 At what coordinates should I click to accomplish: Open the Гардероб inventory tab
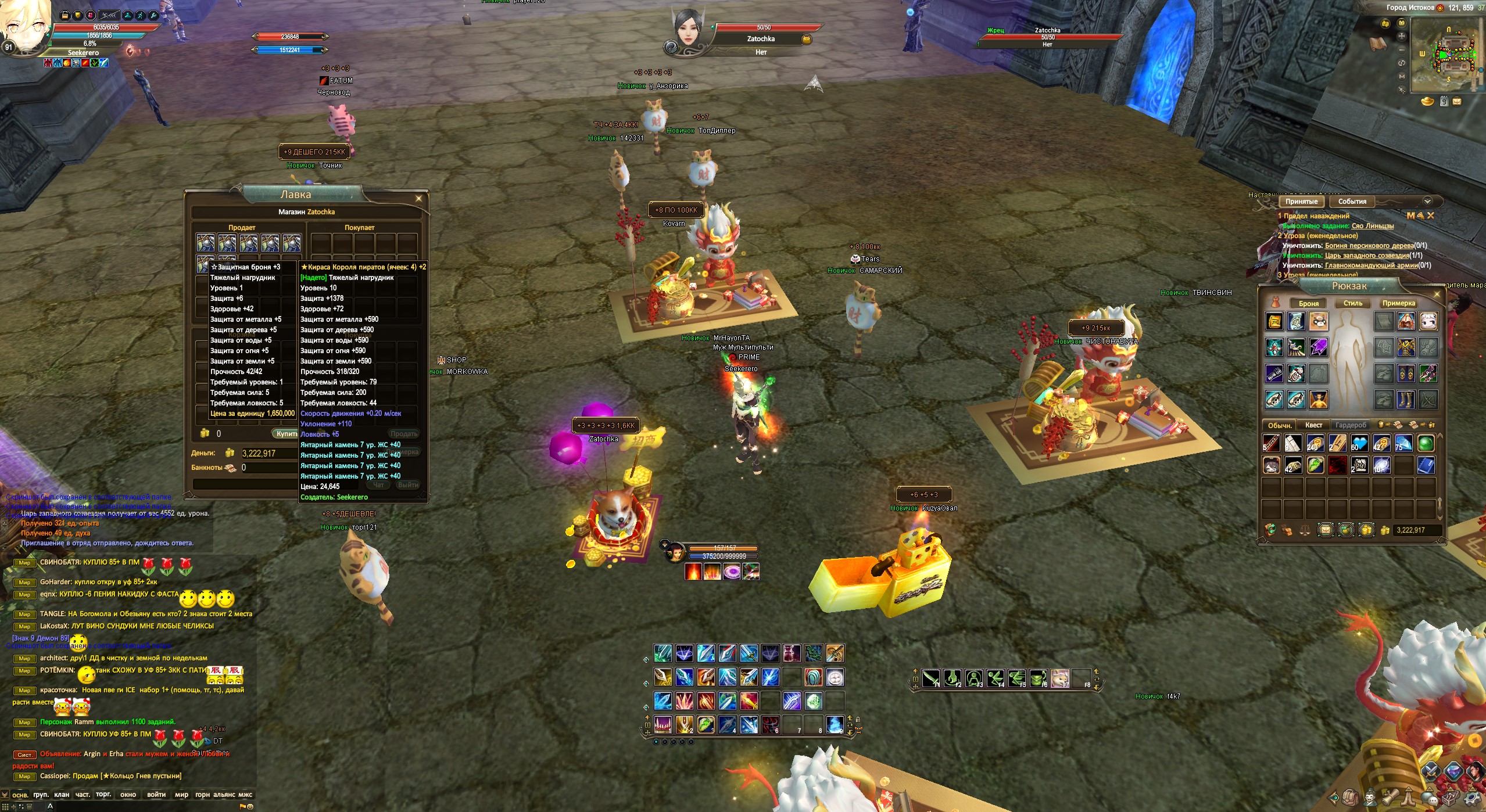[x=1351, y=425]
